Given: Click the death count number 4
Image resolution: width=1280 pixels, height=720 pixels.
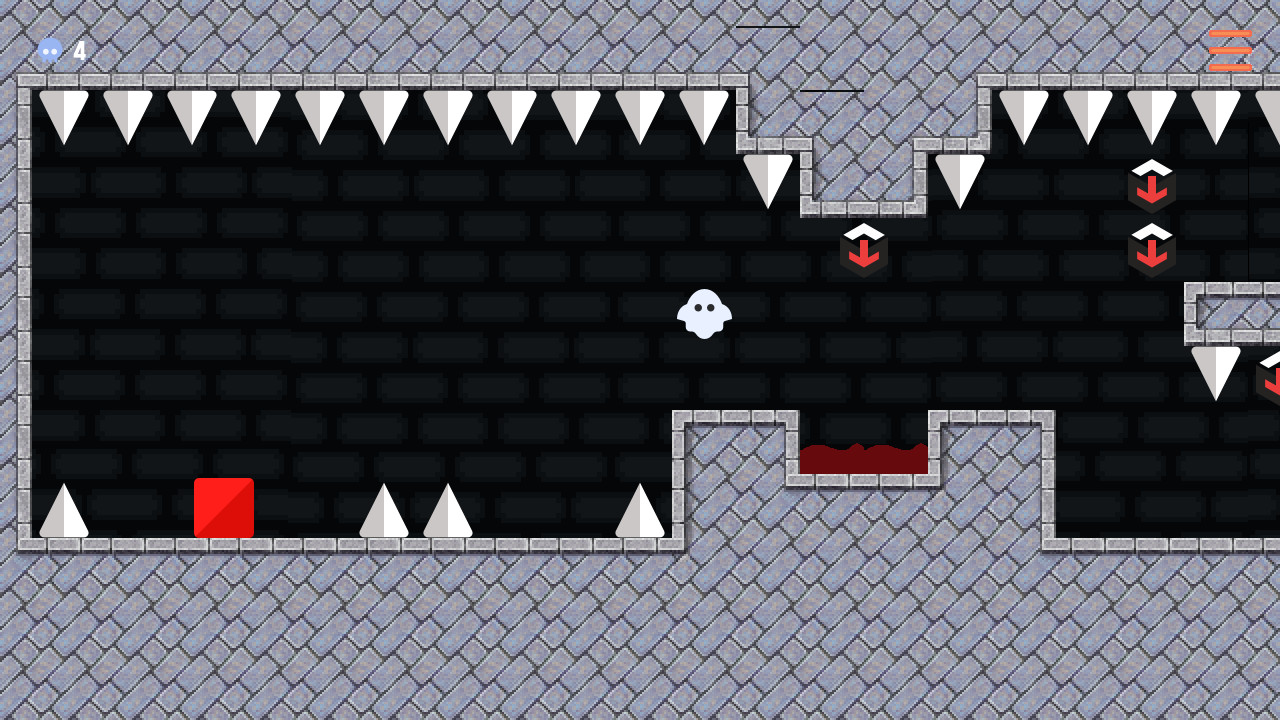Looking at the screenshot, I should click(x=80, y=51).
